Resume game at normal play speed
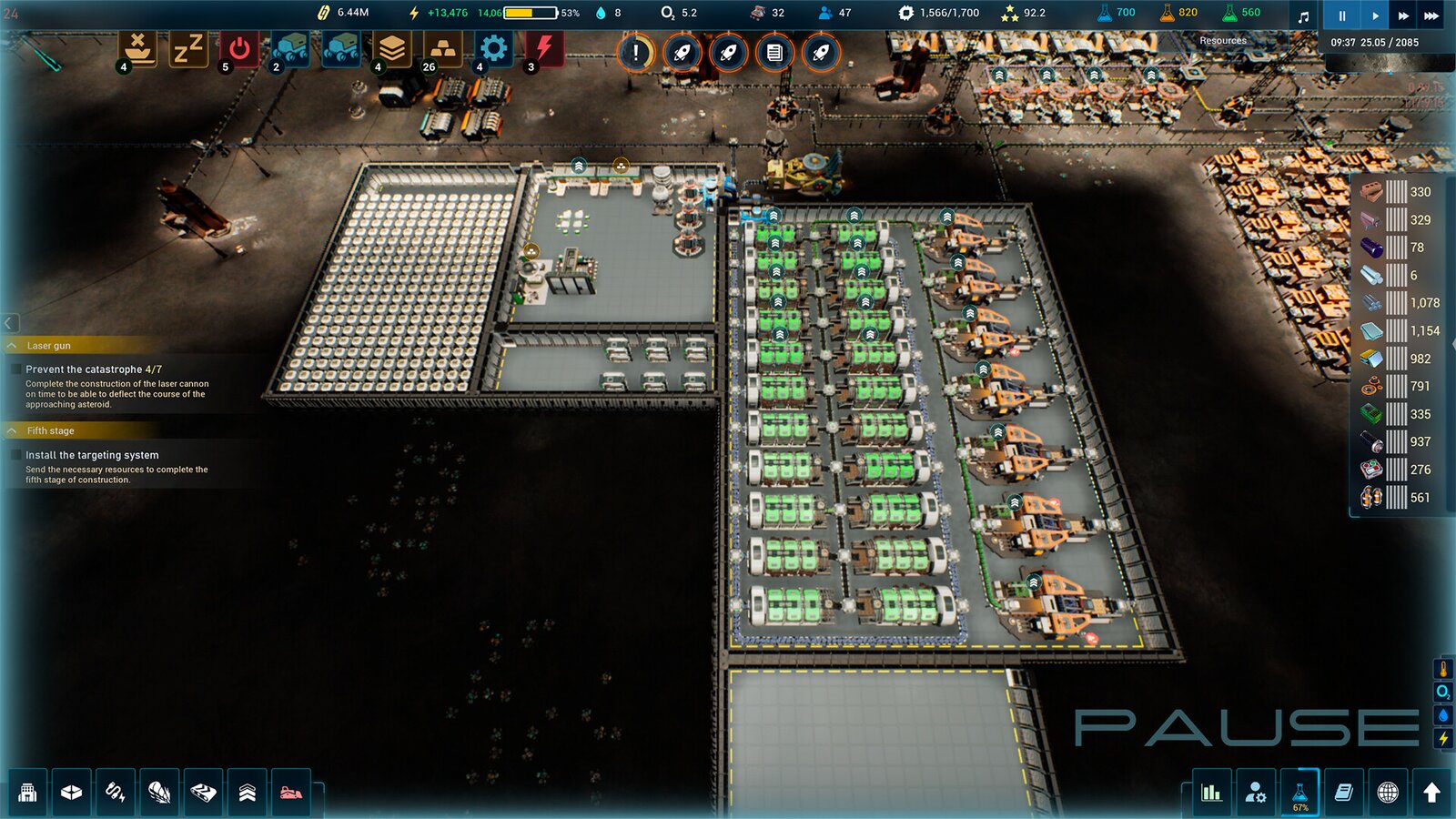This screenshot has width=1456, height=819. (1374, 15)
